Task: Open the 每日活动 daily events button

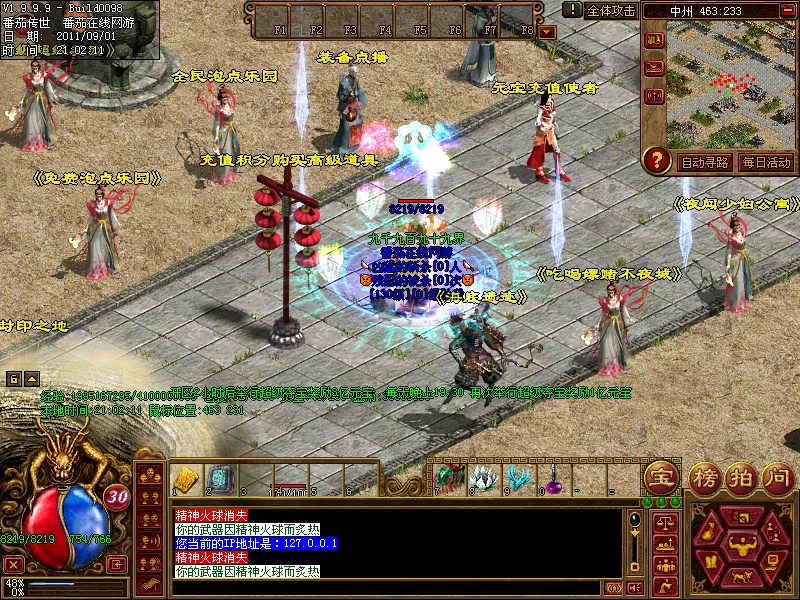Action: (x=766, y=162)
